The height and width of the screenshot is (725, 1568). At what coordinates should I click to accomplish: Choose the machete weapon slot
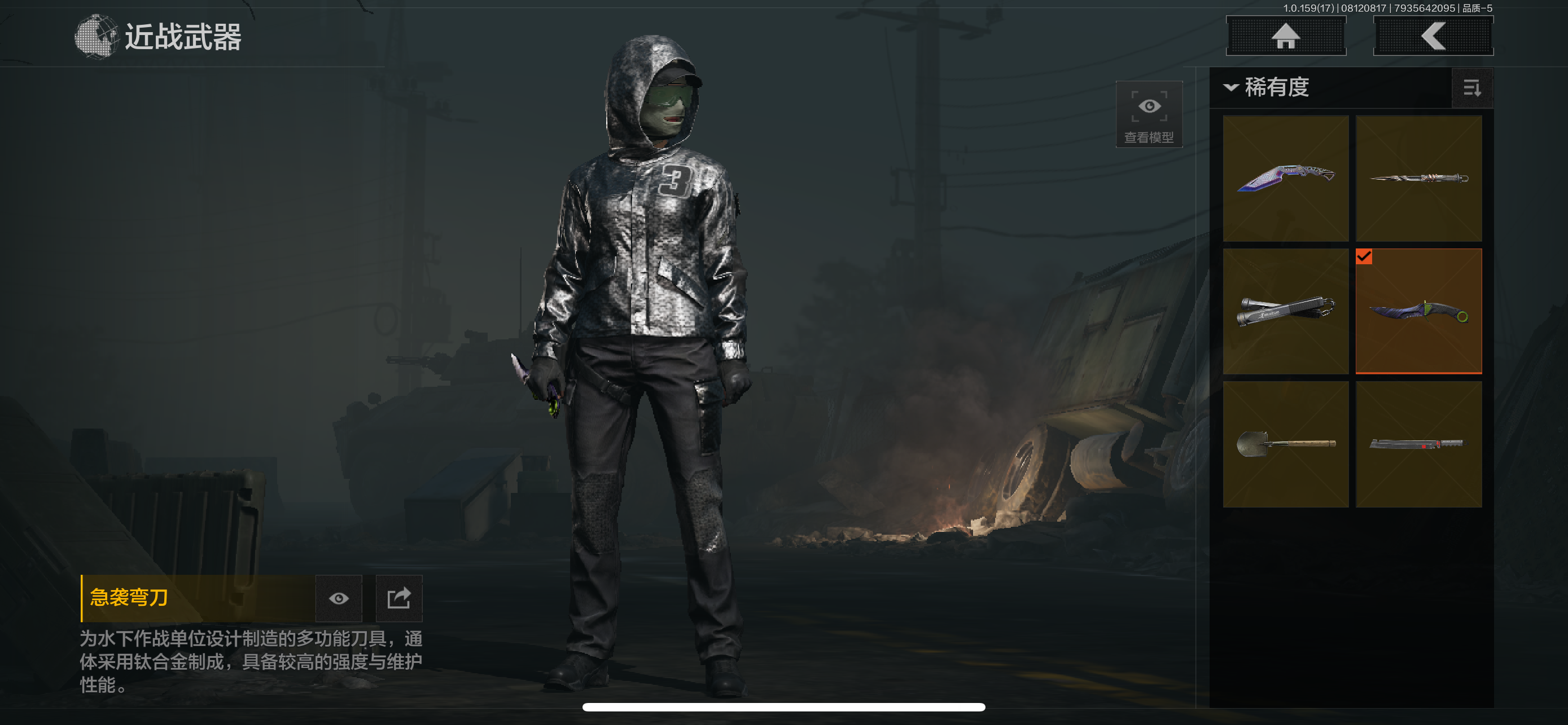[x=1418, y=444]
